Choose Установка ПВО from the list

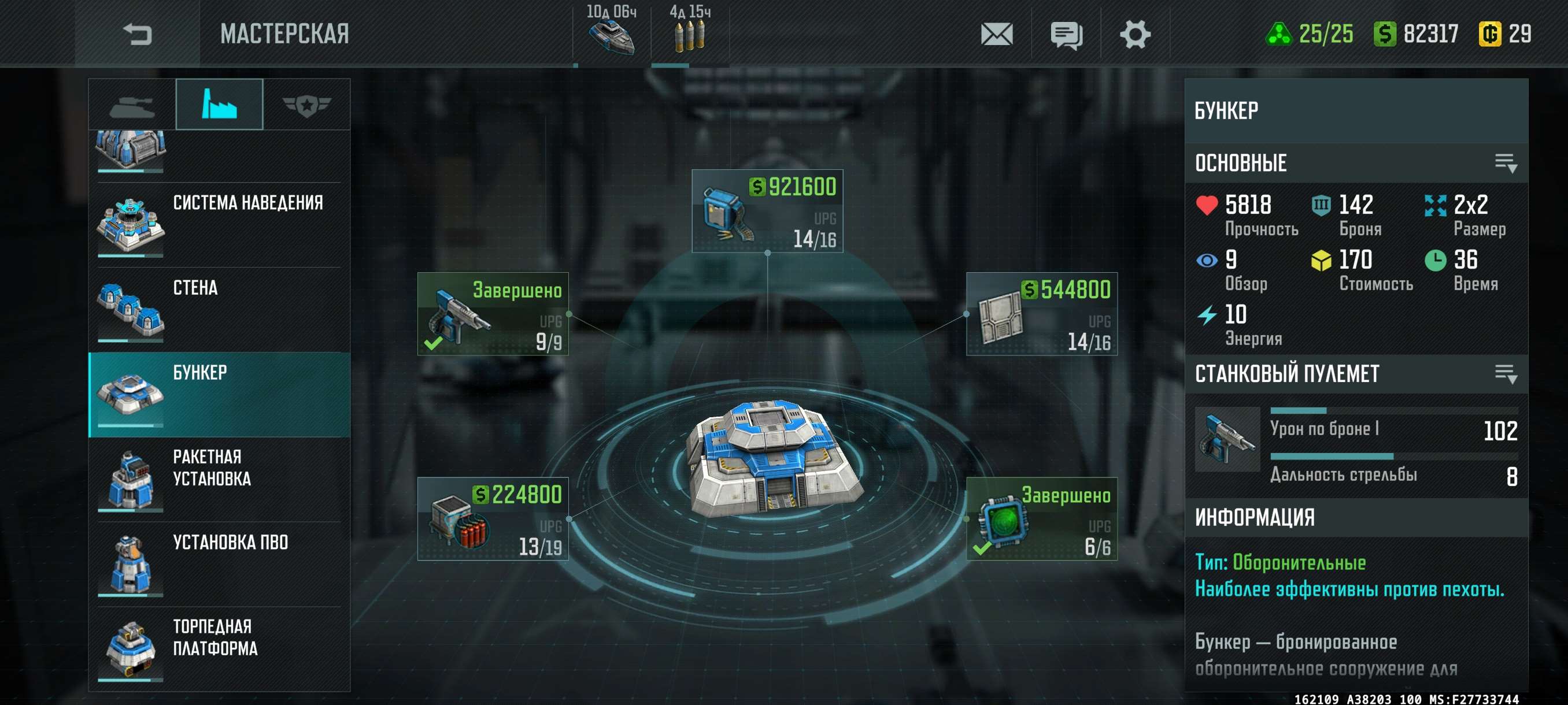[219, 564]
